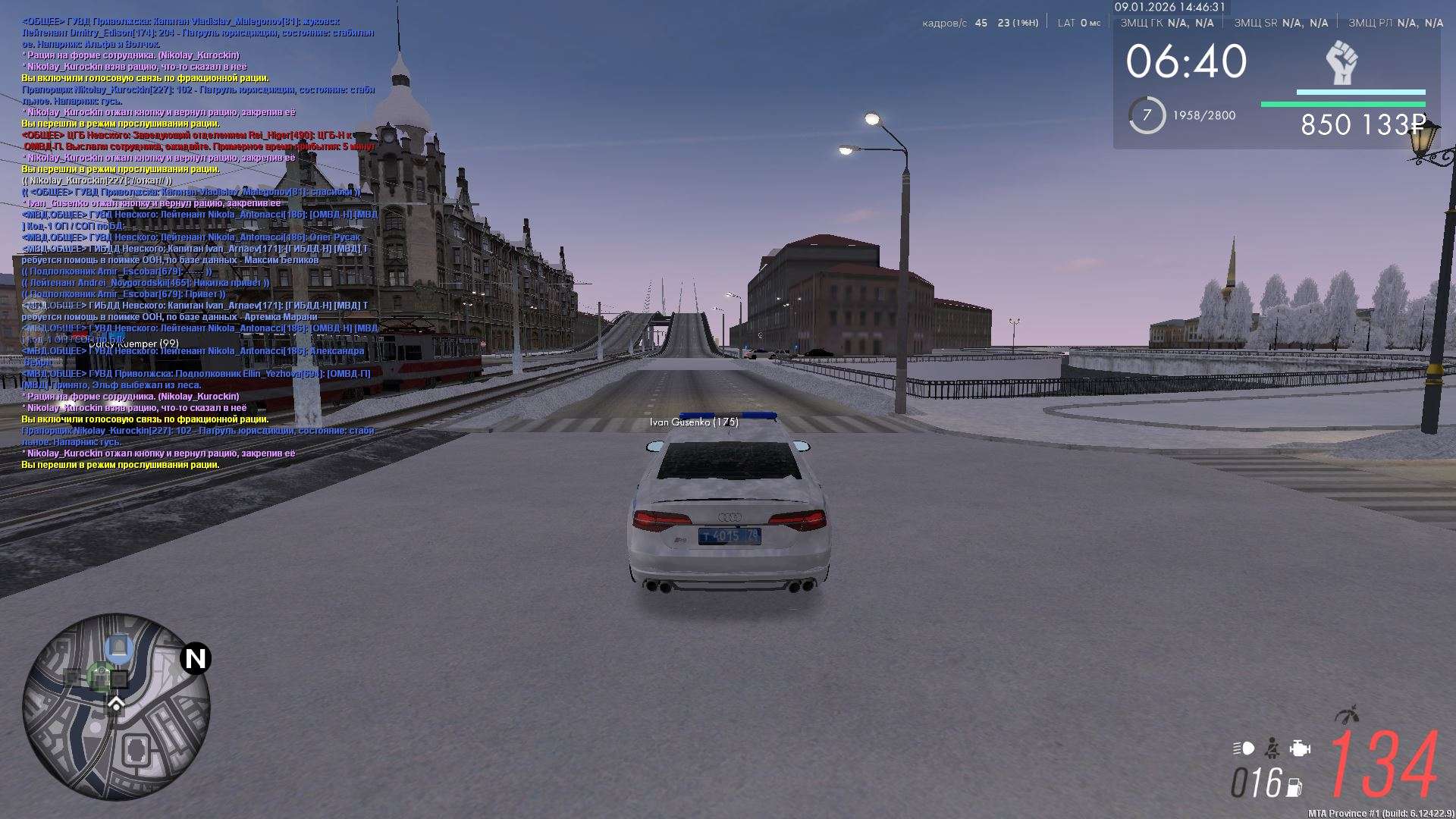This screenshot has height=819, width=1456.
Task: Select the green house marker on minimap
Action: click(x=99, y=676)
